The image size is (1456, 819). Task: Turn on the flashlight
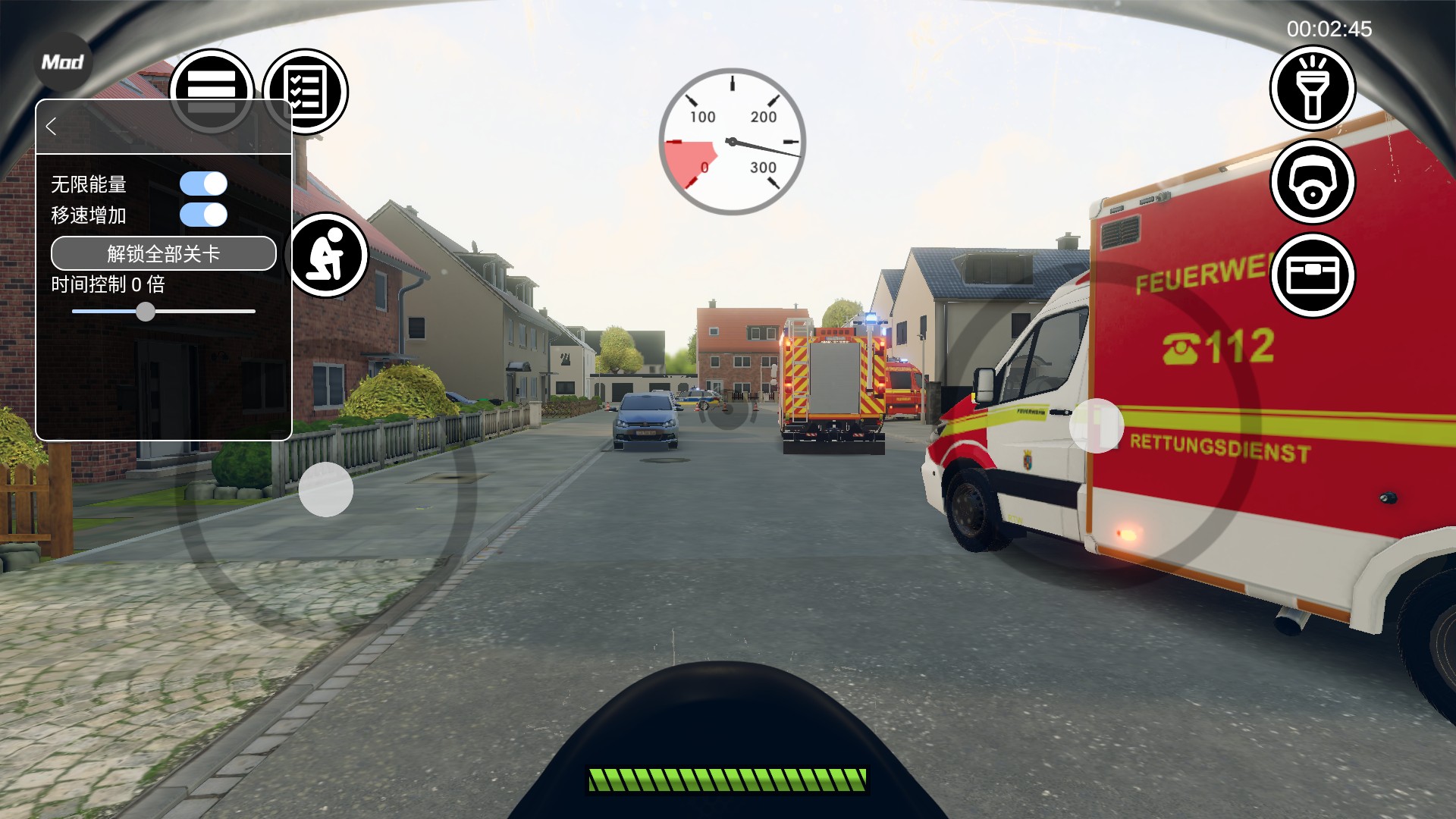[x=1313, y=88]
